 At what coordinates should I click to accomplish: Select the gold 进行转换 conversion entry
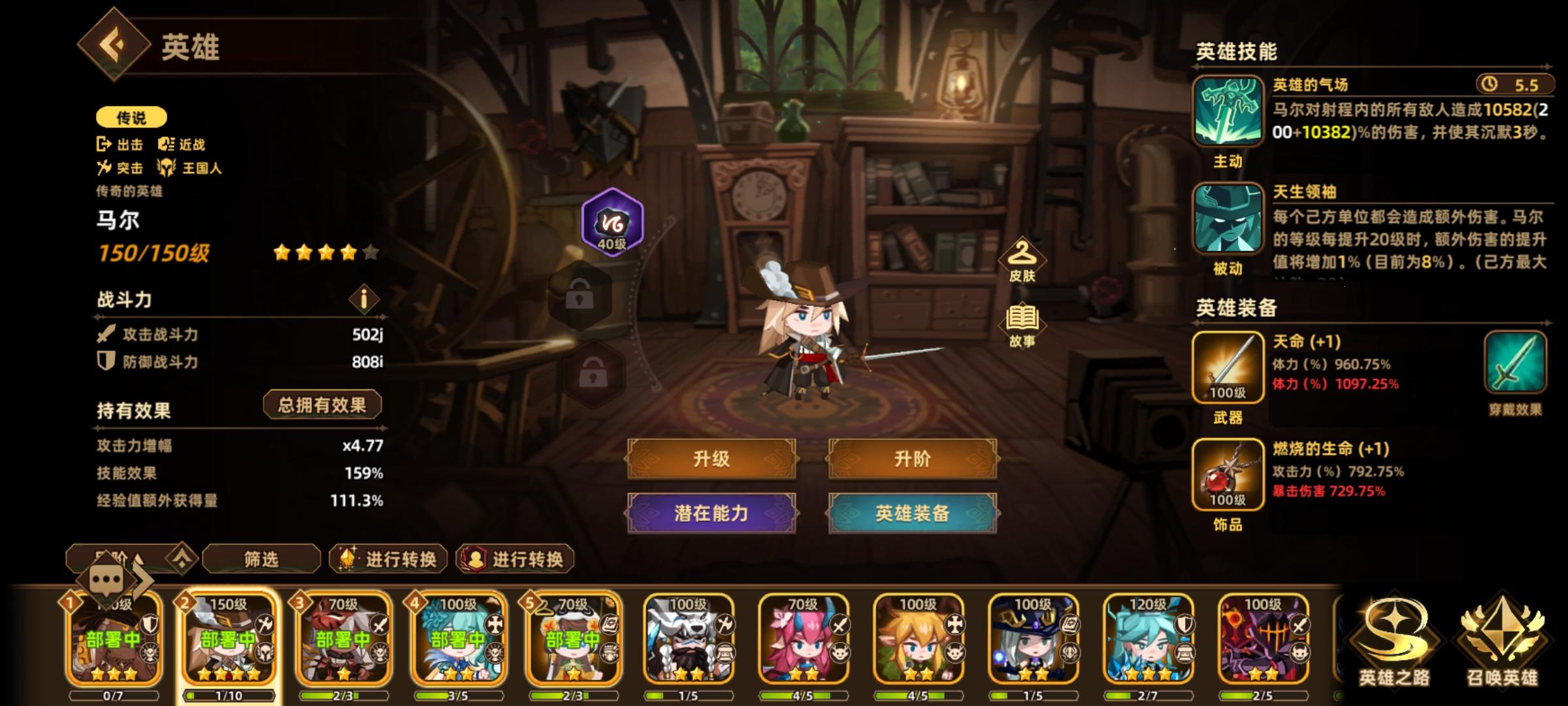coord(389,559)
